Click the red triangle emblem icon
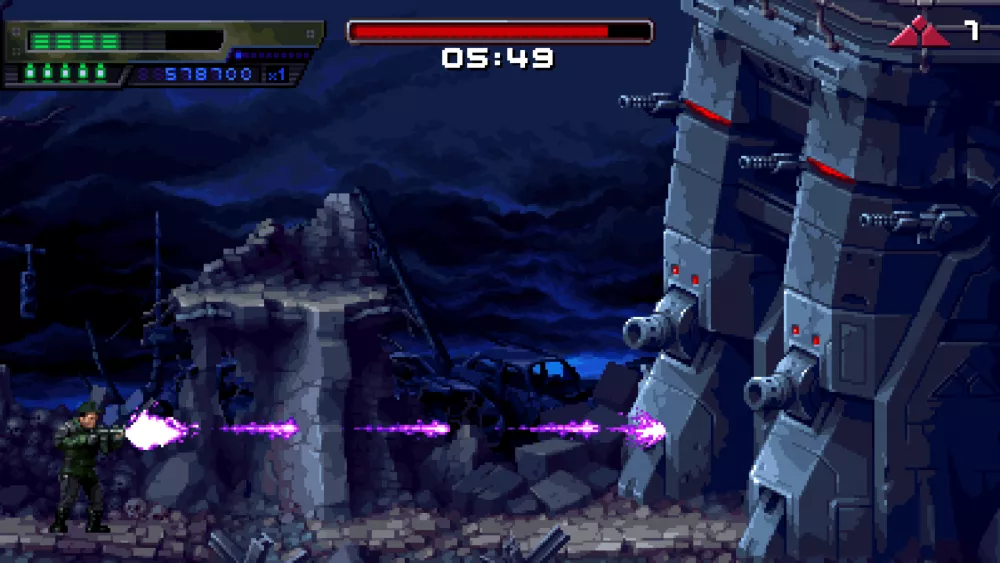Screen dimensions: 1000x563 (x=918, y=33)
